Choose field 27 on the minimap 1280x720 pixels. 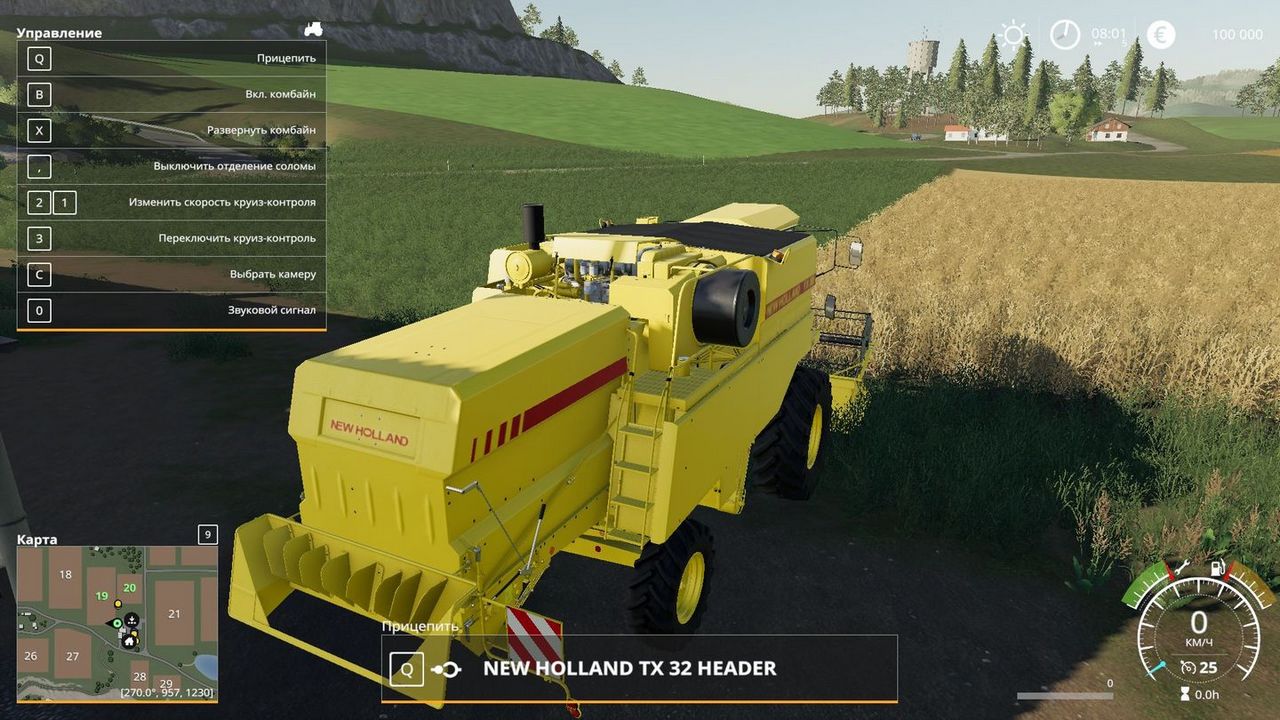click(73, 656)
